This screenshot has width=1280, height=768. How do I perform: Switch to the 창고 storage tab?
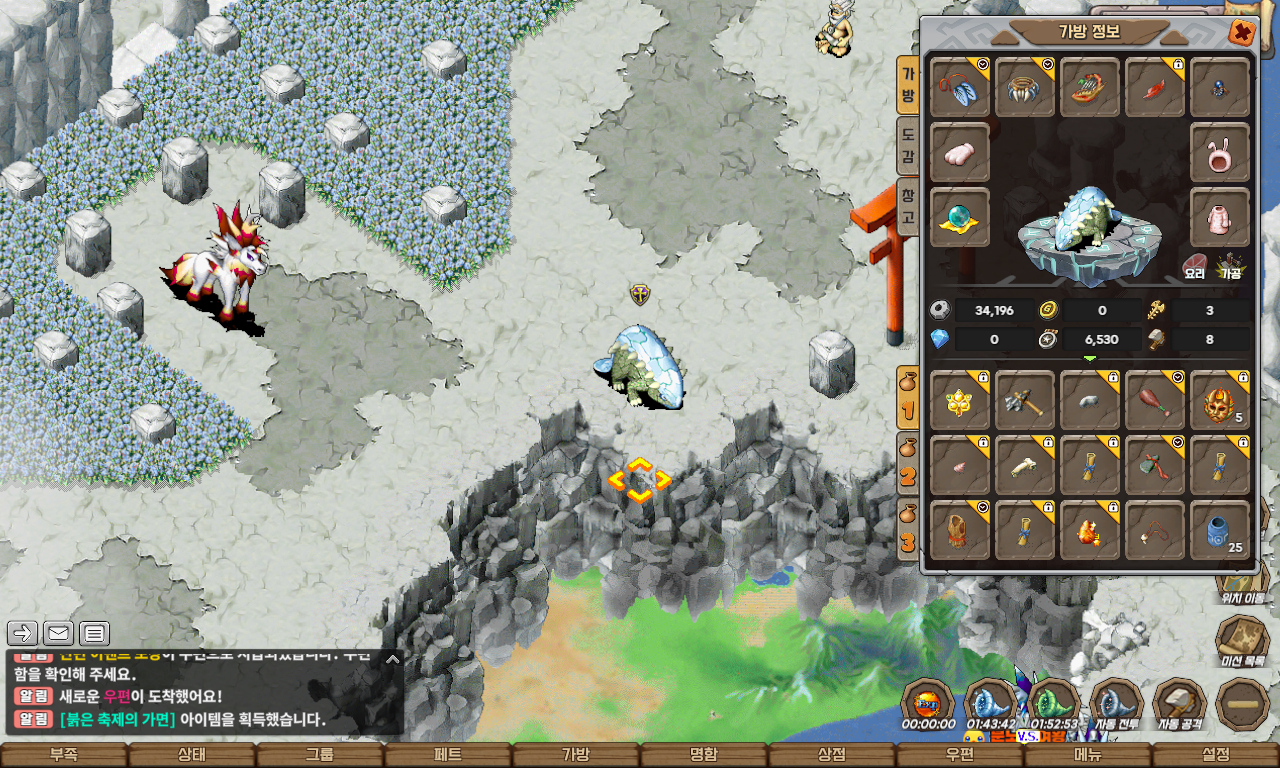click(908, 205)
